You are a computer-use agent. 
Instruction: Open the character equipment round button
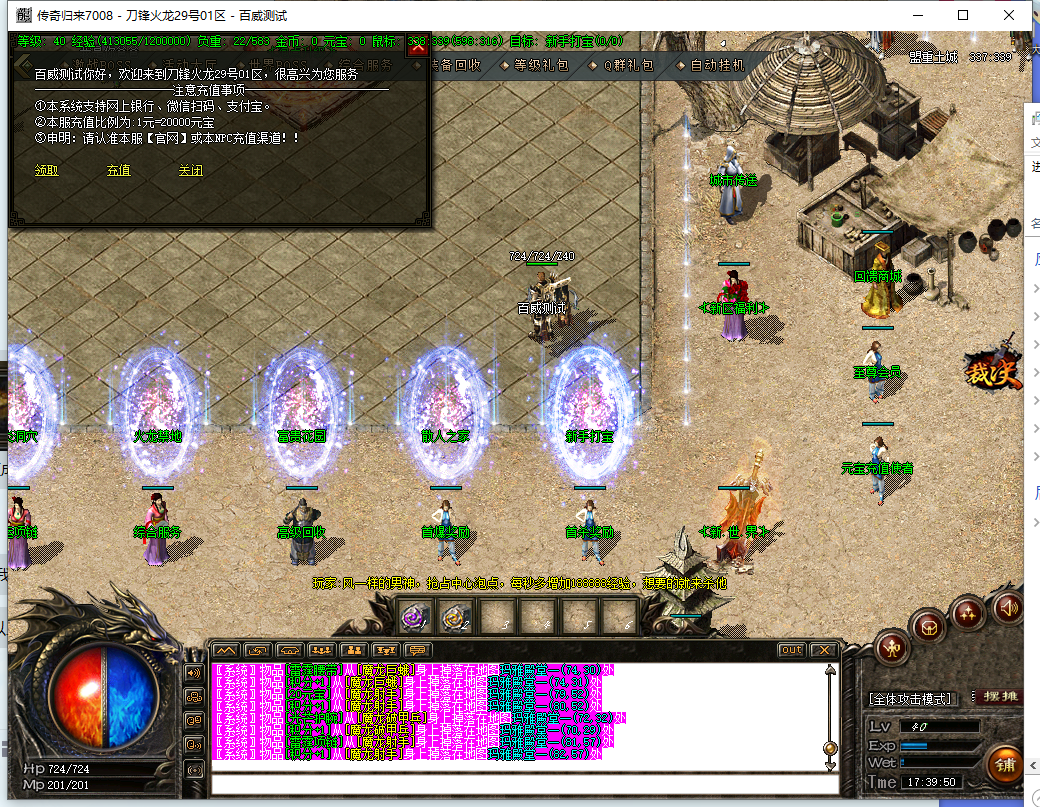pos(892,649)
